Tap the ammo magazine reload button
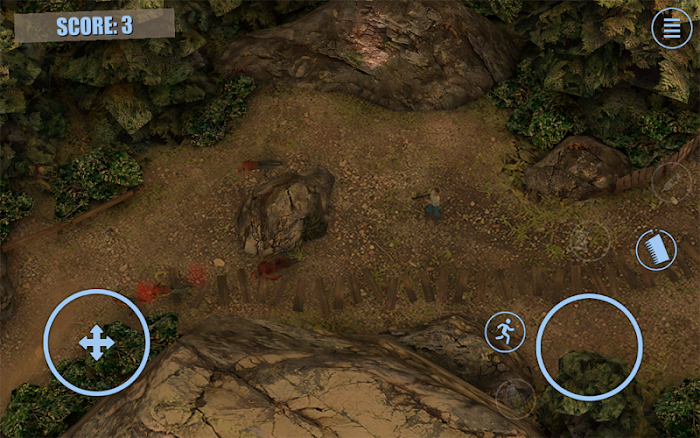Viewport: 700px width, 438px height. pyautogui.click(x=656, y=249)
